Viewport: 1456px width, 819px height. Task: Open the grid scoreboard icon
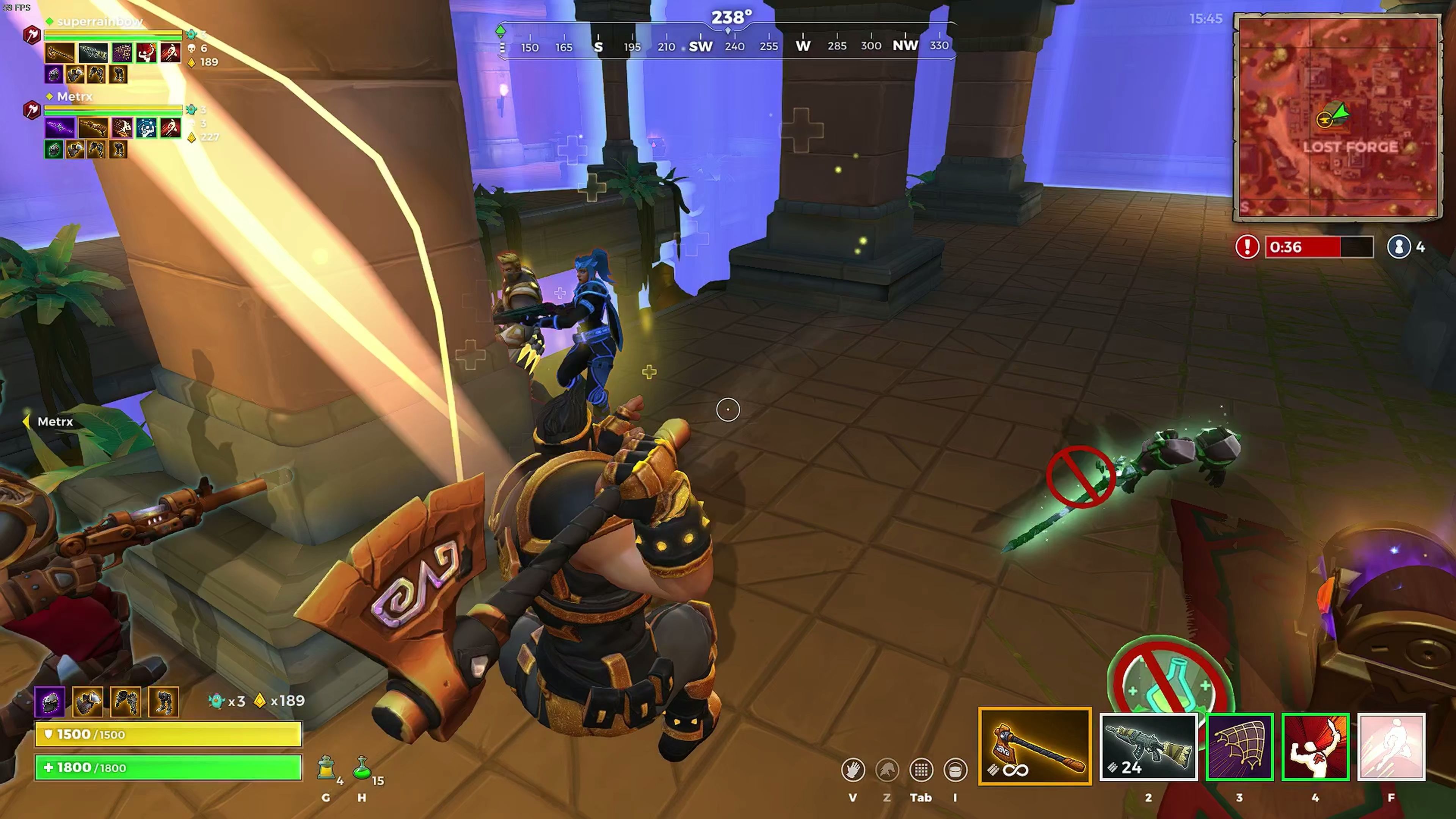click(x=921, y=770)
